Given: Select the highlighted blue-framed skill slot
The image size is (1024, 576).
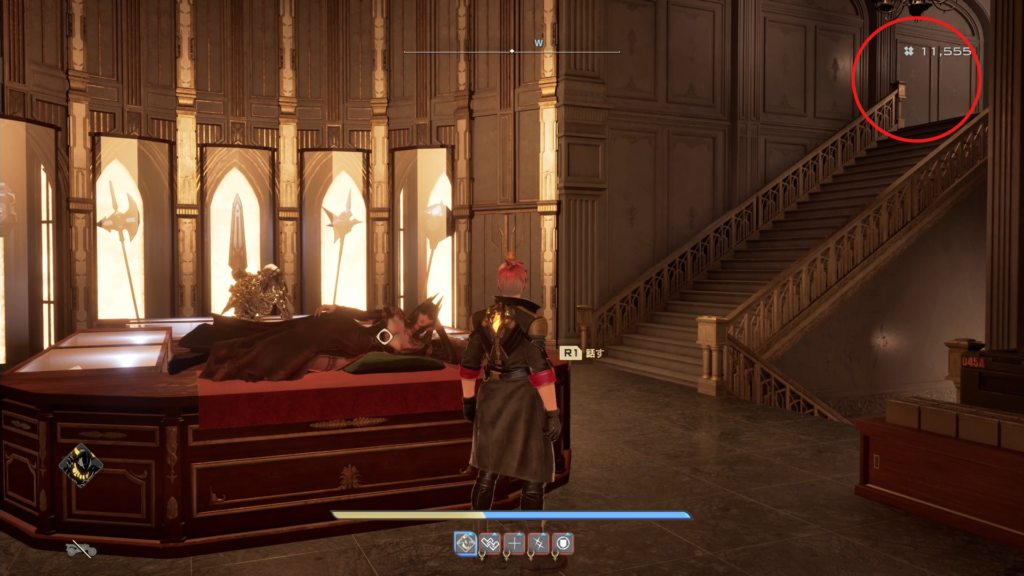Looking at the screenshot, I should pos(466,543).
